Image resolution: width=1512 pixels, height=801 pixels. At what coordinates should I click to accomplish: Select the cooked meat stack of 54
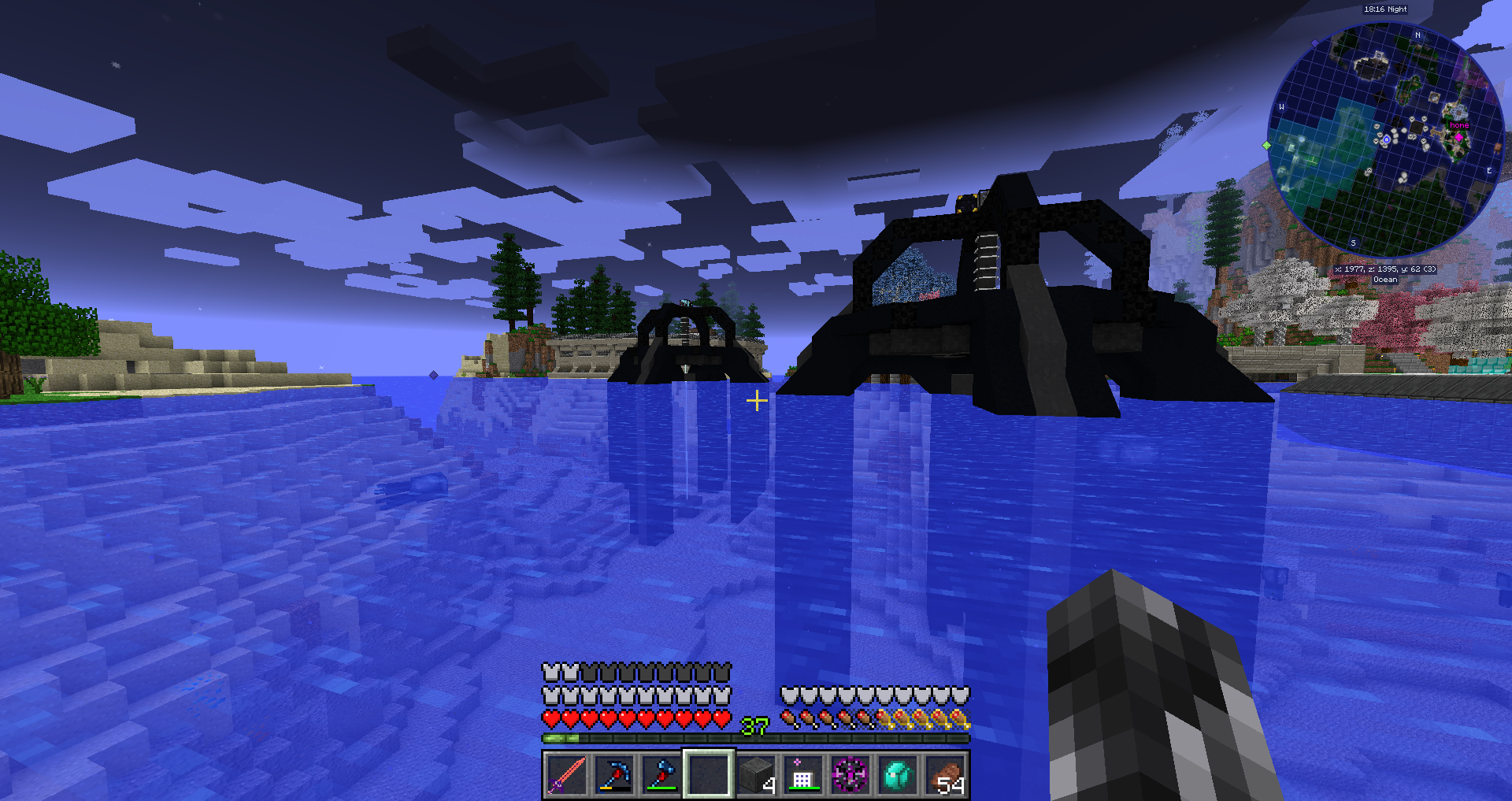[945, 774]
